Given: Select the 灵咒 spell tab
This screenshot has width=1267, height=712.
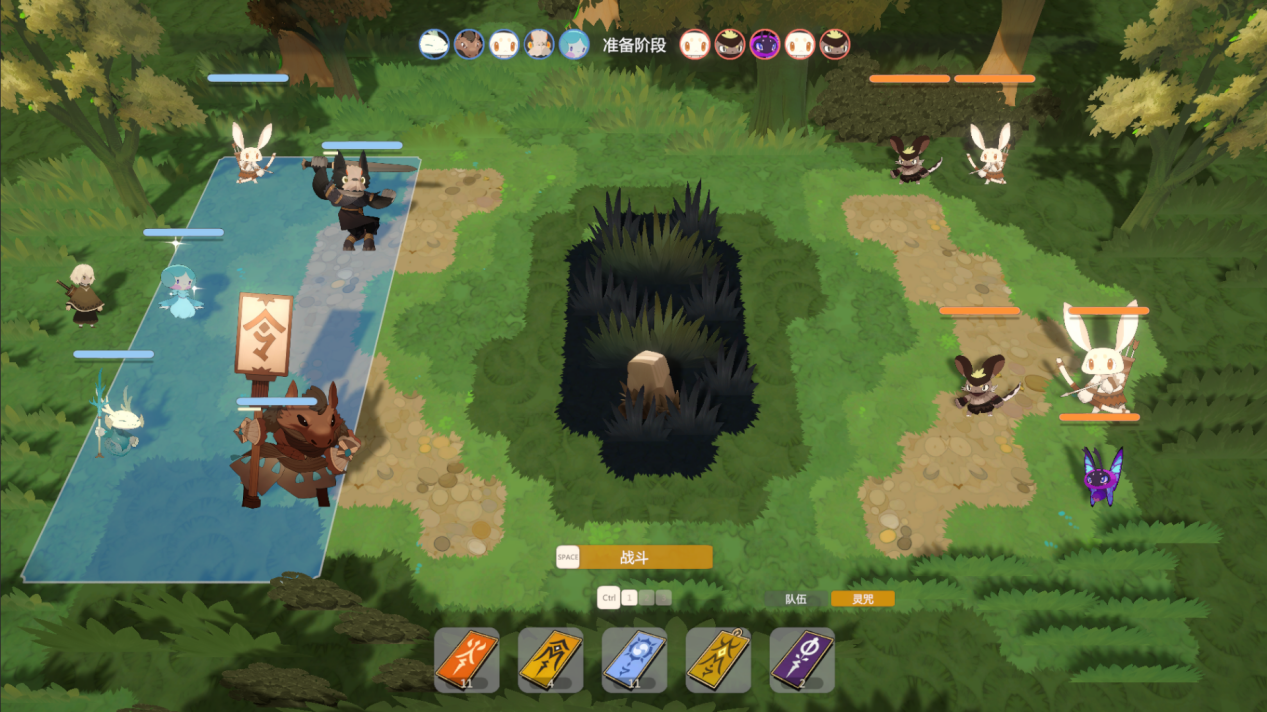Looking at the screenshot, I should click(x=862, y=599).
